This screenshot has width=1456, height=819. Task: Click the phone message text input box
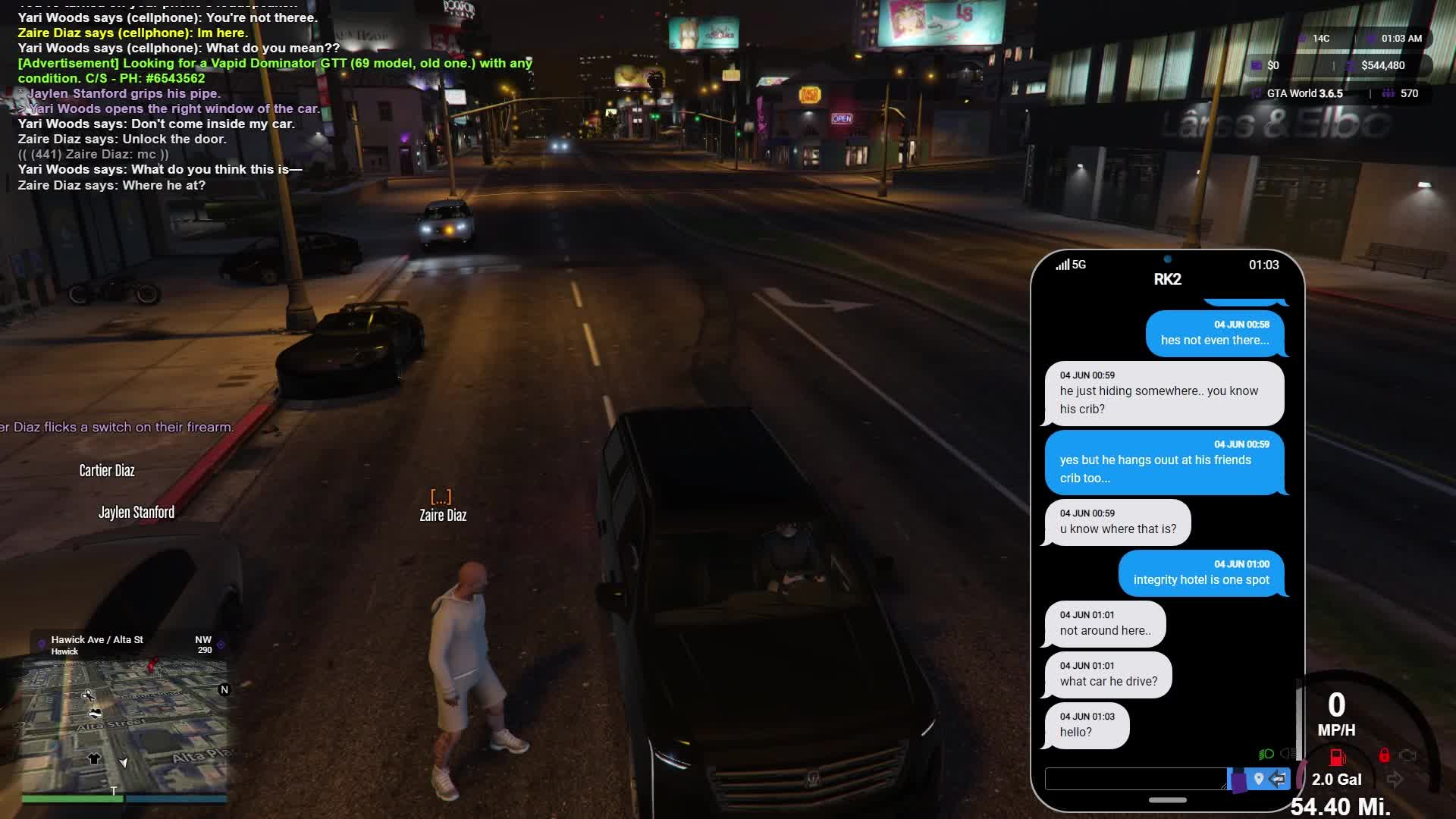1135,779
